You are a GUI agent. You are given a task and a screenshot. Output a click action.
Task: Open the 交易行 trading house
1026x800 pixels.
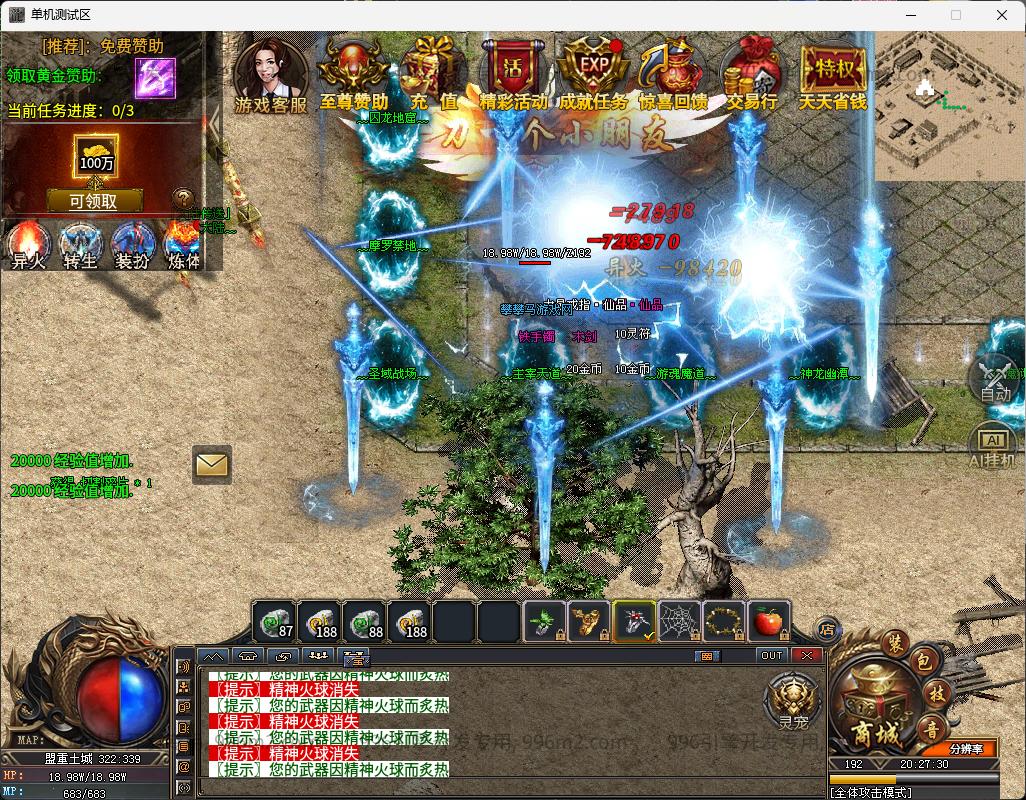click(x=751, y=70)
